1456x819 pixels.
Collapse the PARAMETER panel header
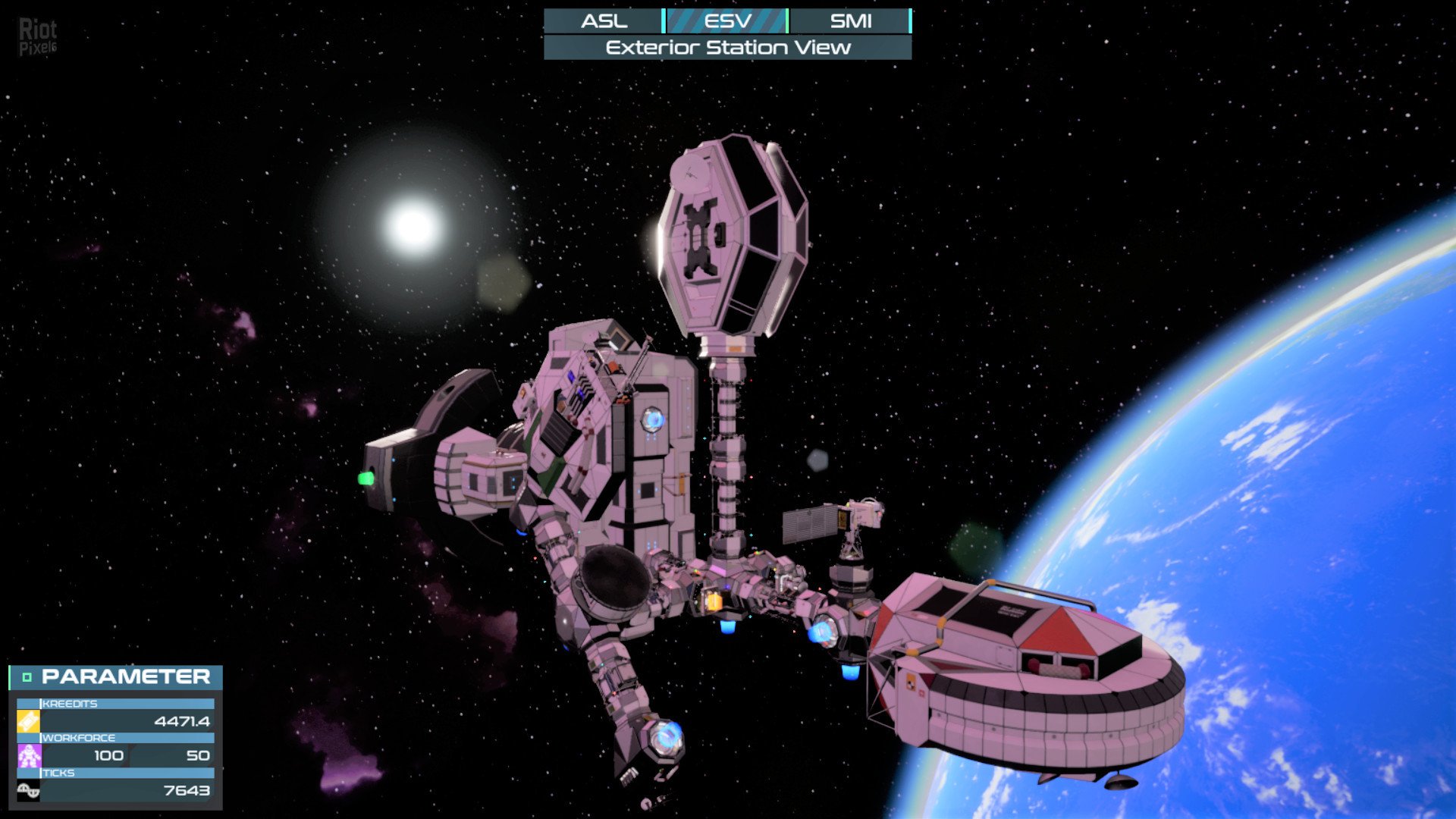(27, 677)
